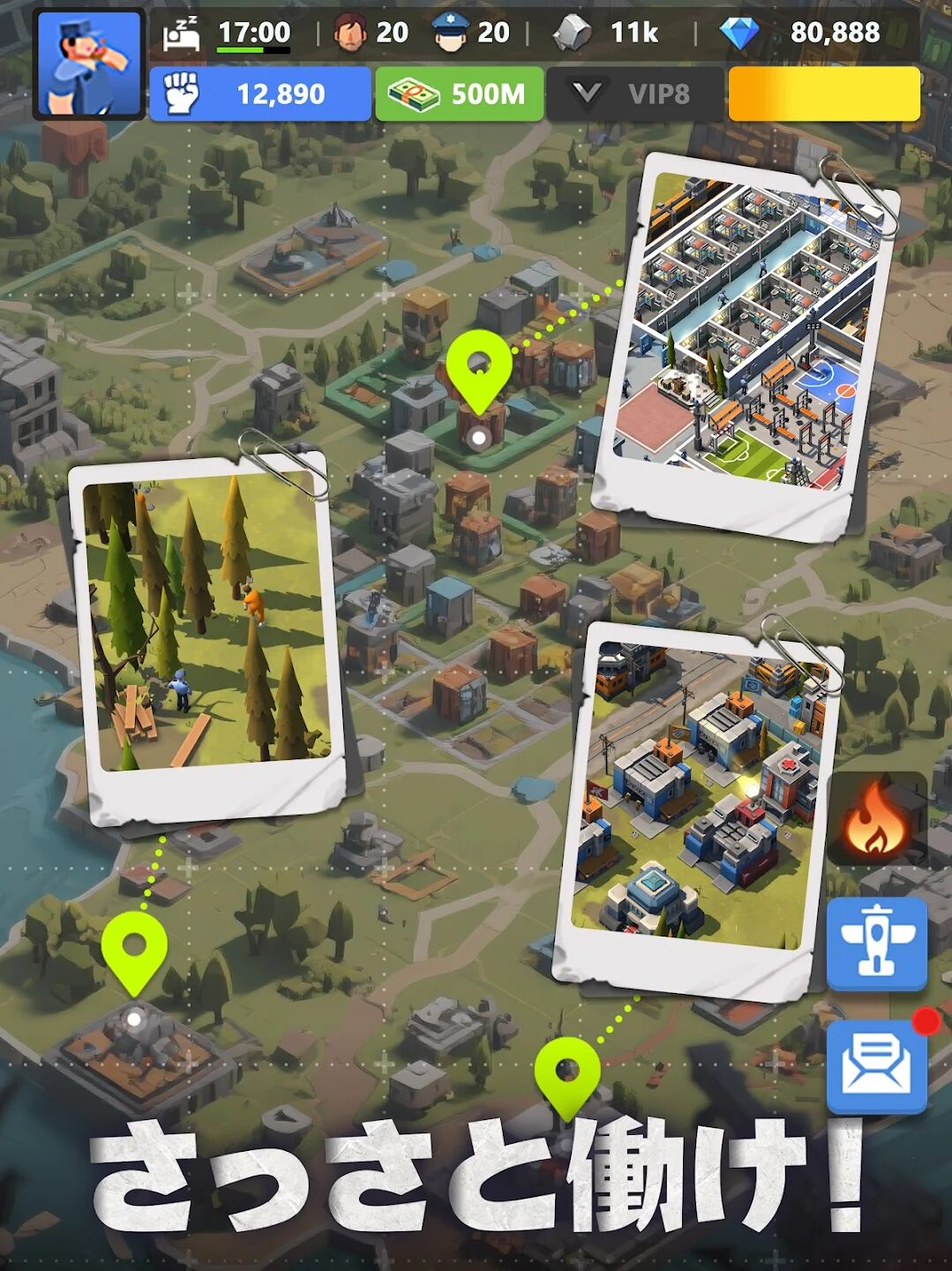Click the yellow gradient button
The height and width of the screenshot is (1271, 952).
click(x=824, y=94)
